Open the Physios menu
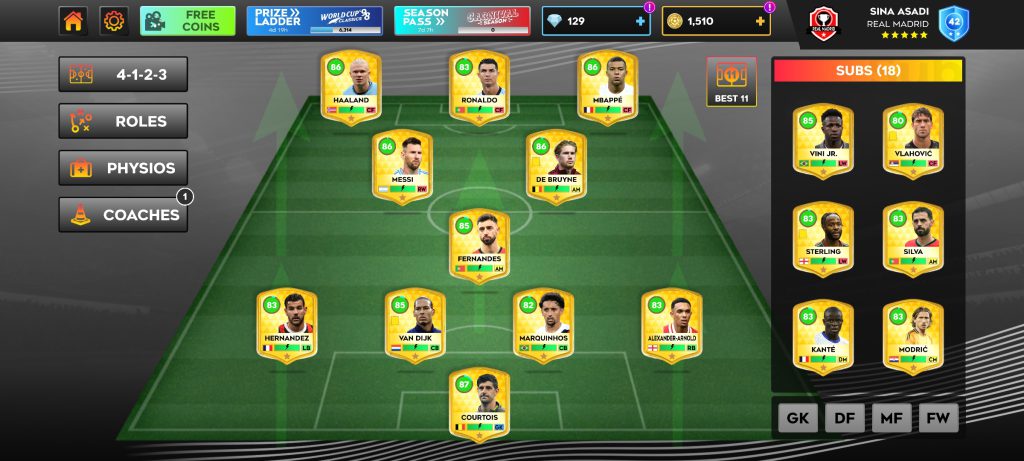The height and width of the screenshot is (461, 1024). tap(123, 168)
